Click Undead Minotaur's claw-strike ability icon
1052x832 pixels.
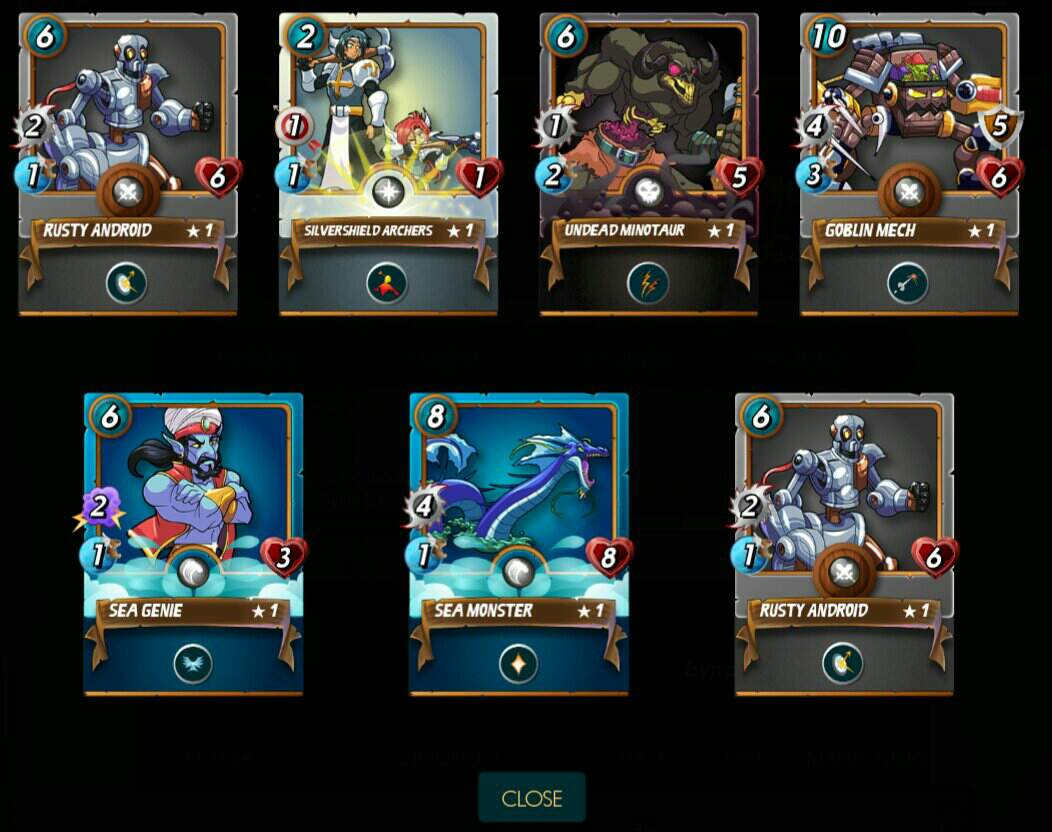[x=648, y=283]
